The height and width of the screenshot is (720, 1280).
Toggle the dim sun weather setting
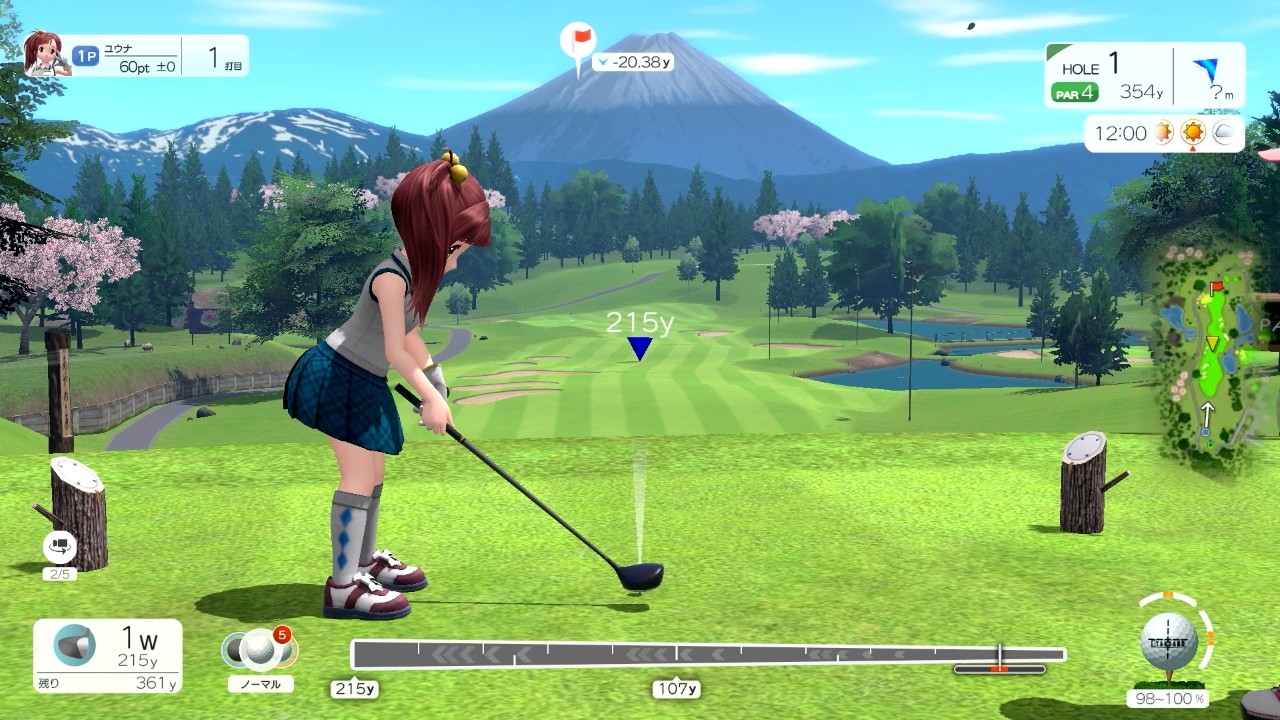[1163, 132]
